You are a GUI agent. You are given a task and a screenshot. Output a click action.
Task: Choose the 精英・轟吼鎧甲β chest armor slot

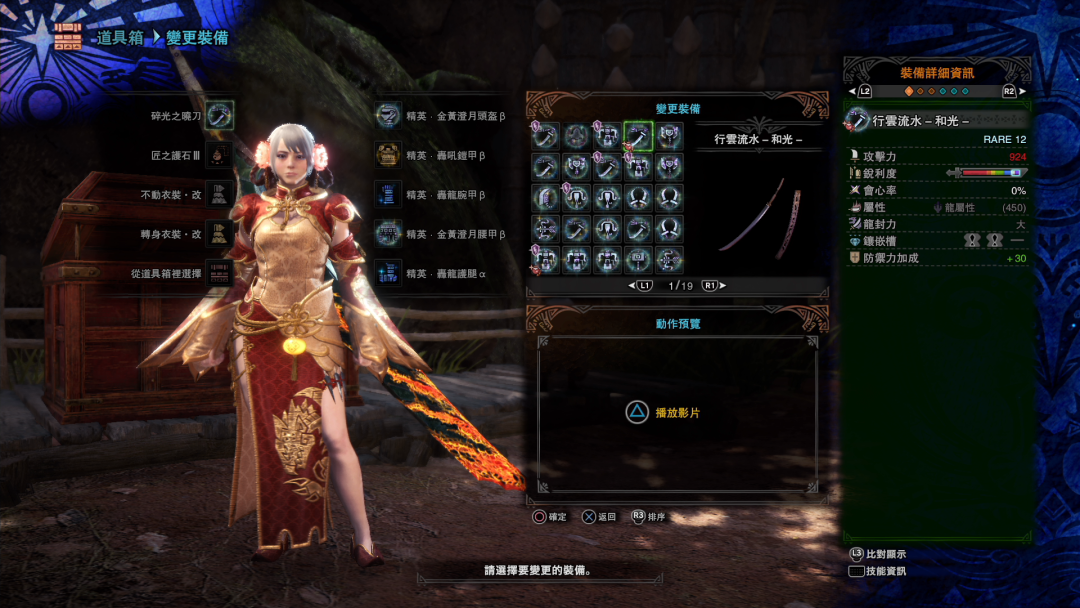click(x=388, y=155)
